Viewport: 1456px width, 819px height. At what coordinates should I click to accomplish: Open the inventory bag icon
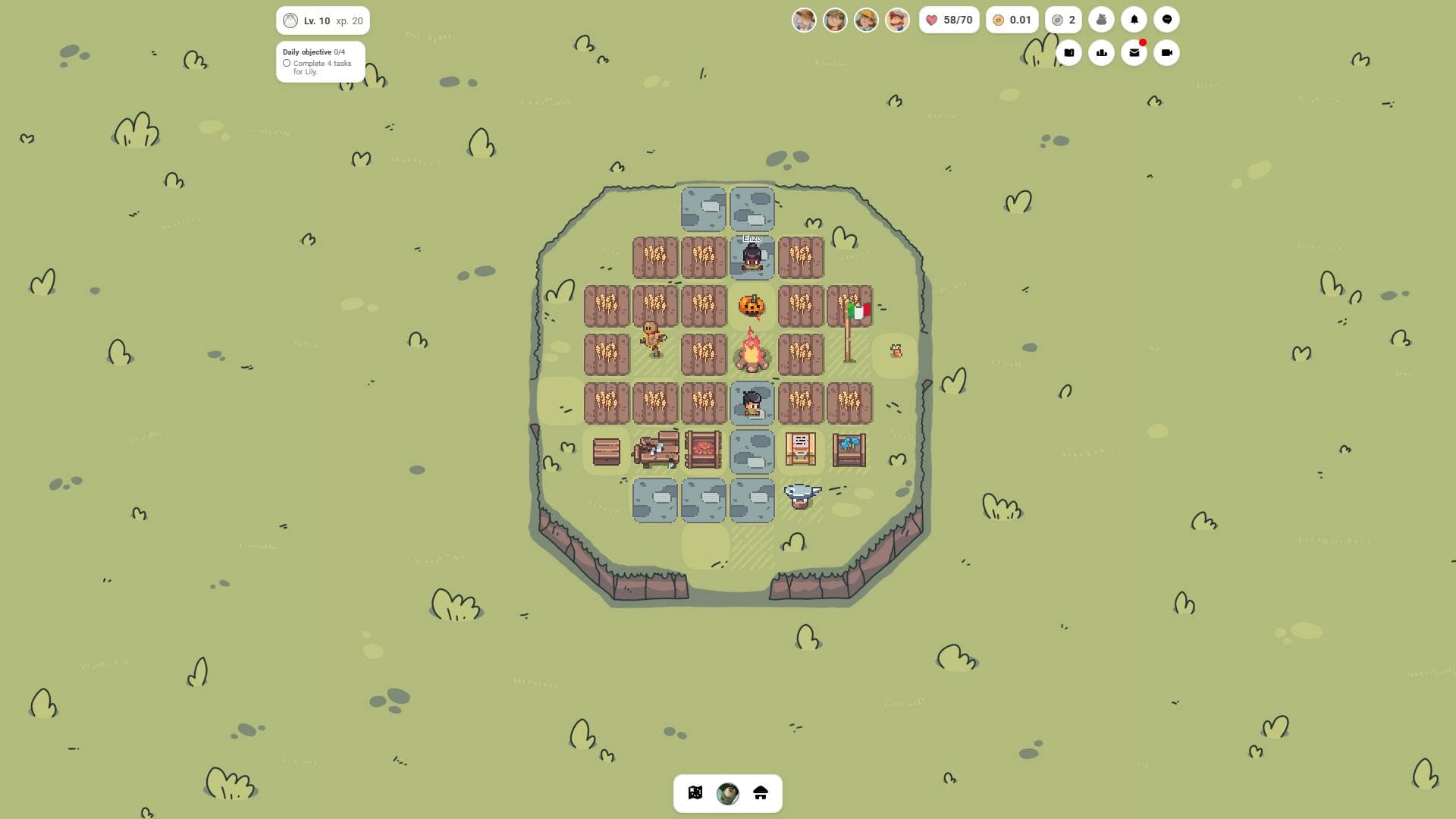coord(1102,19)
